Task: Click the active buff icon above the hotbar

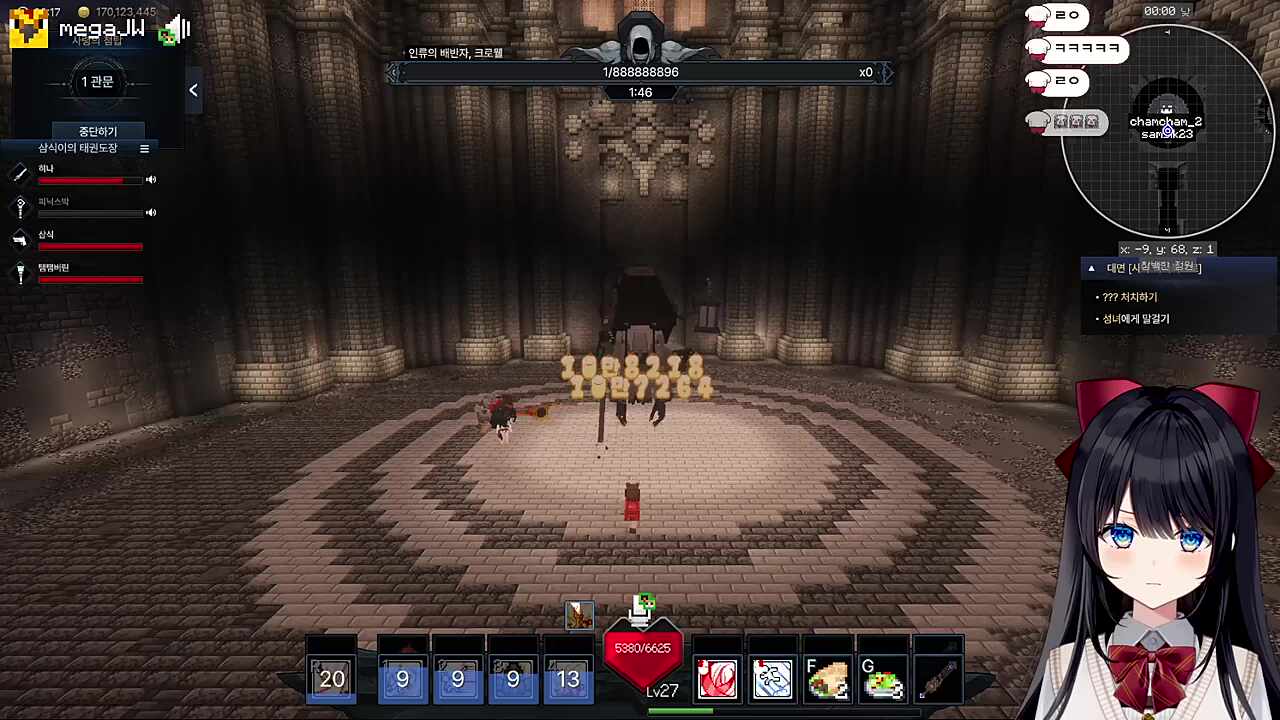Action: 579,615
